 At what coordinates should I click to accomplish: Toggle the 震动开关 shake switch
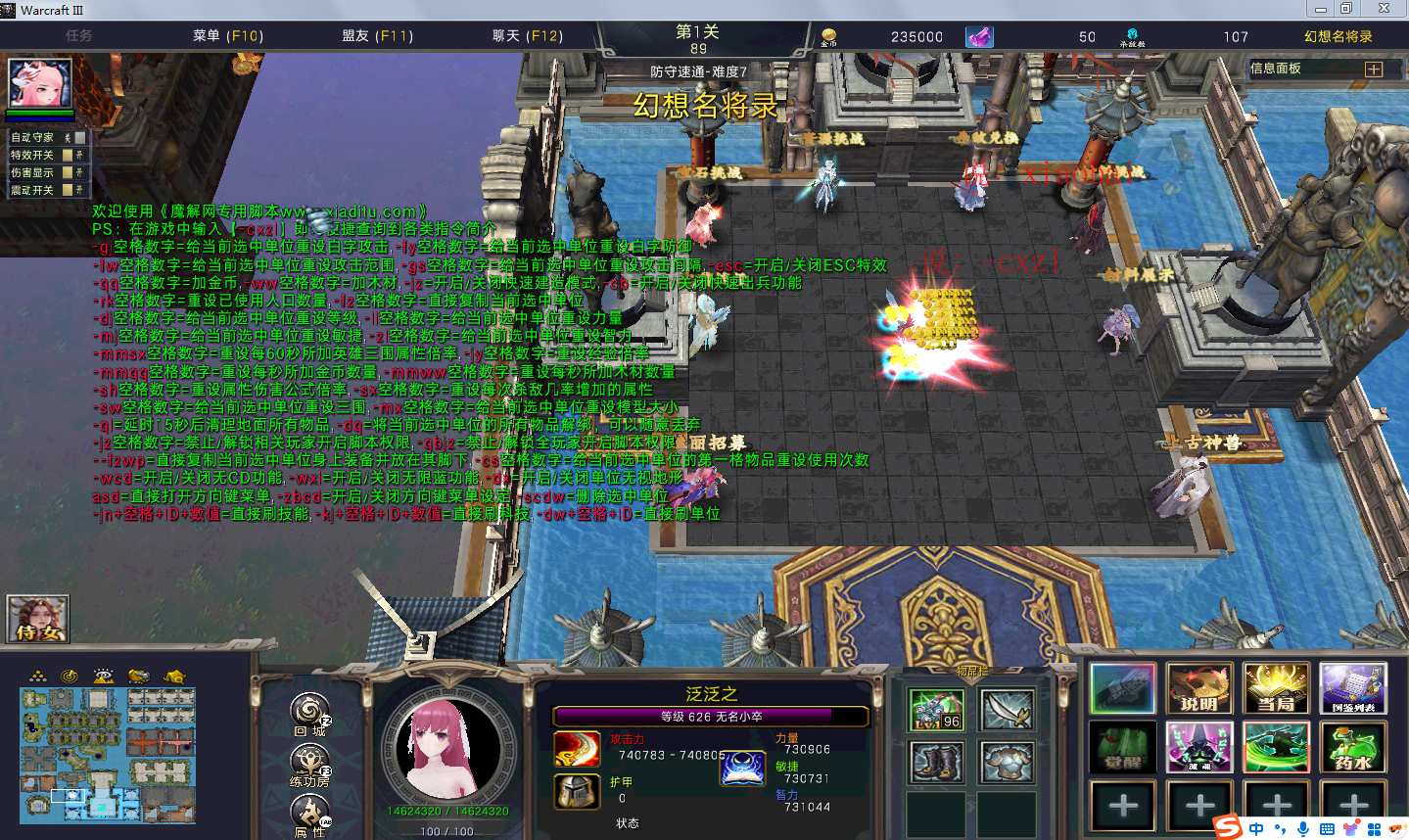pyautogui.click(x=68, y=190)
